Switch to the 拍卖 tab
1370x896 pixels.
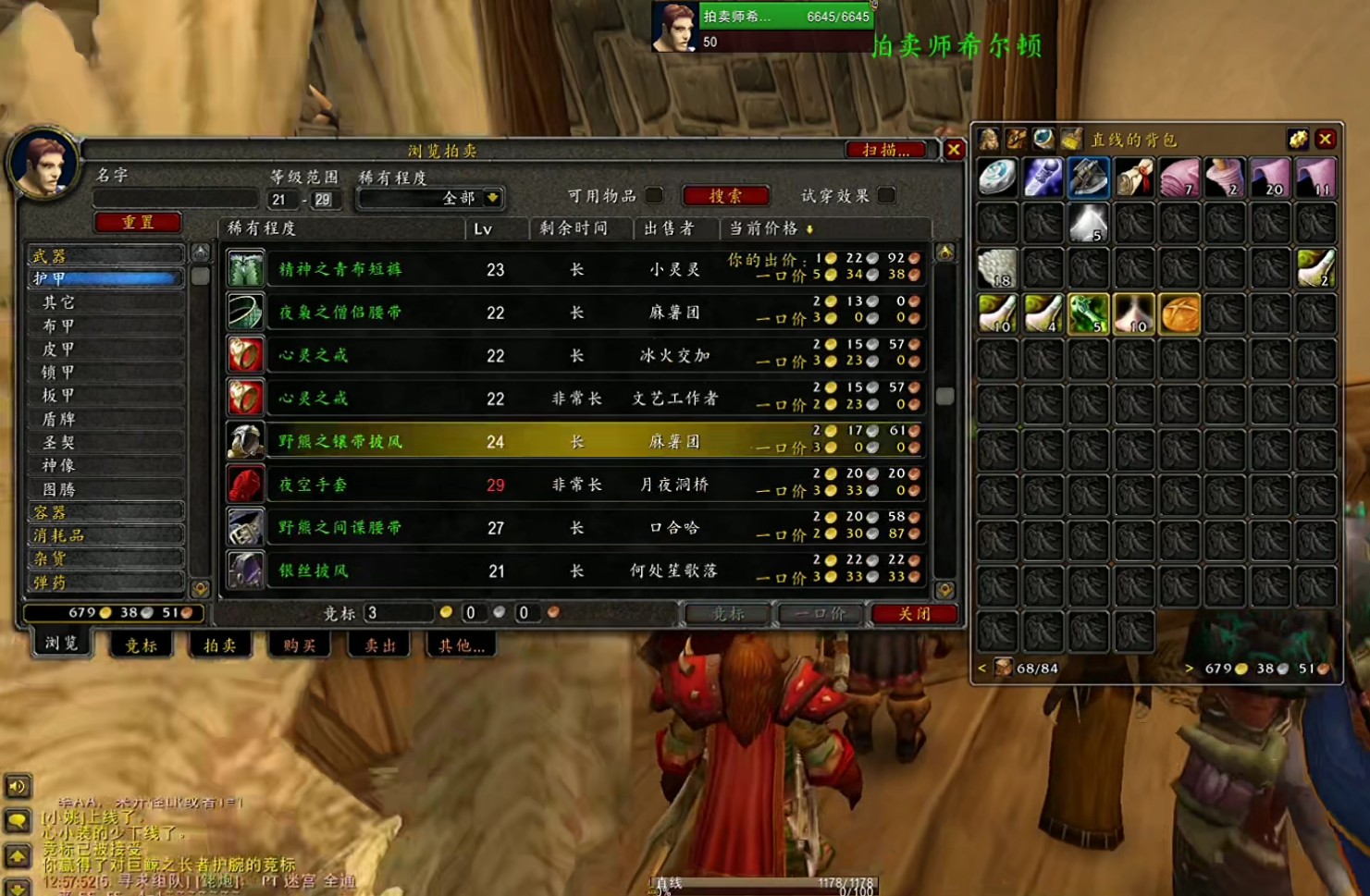219,644
